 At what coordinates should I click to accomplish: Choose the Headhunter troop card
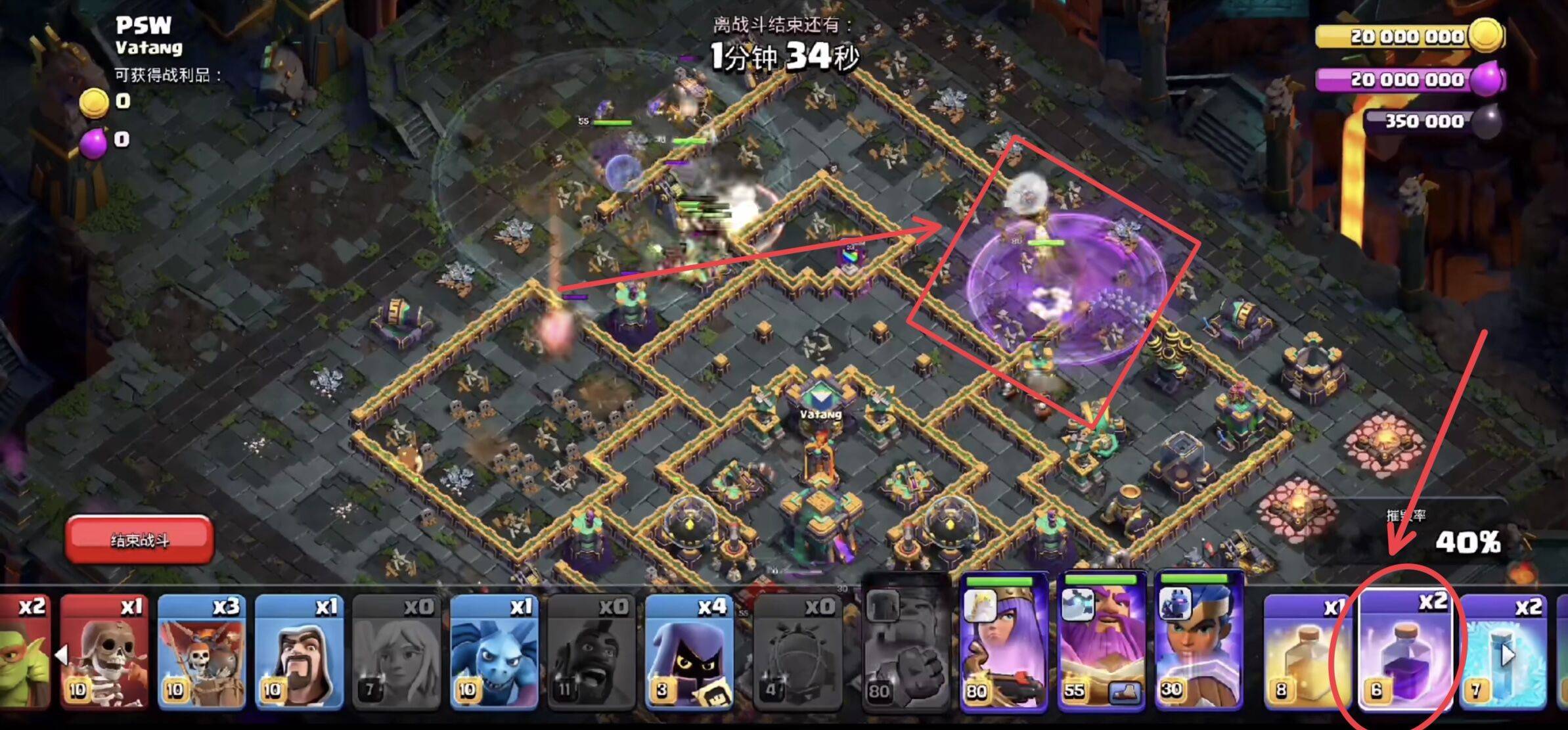click(x=689, y=652)
